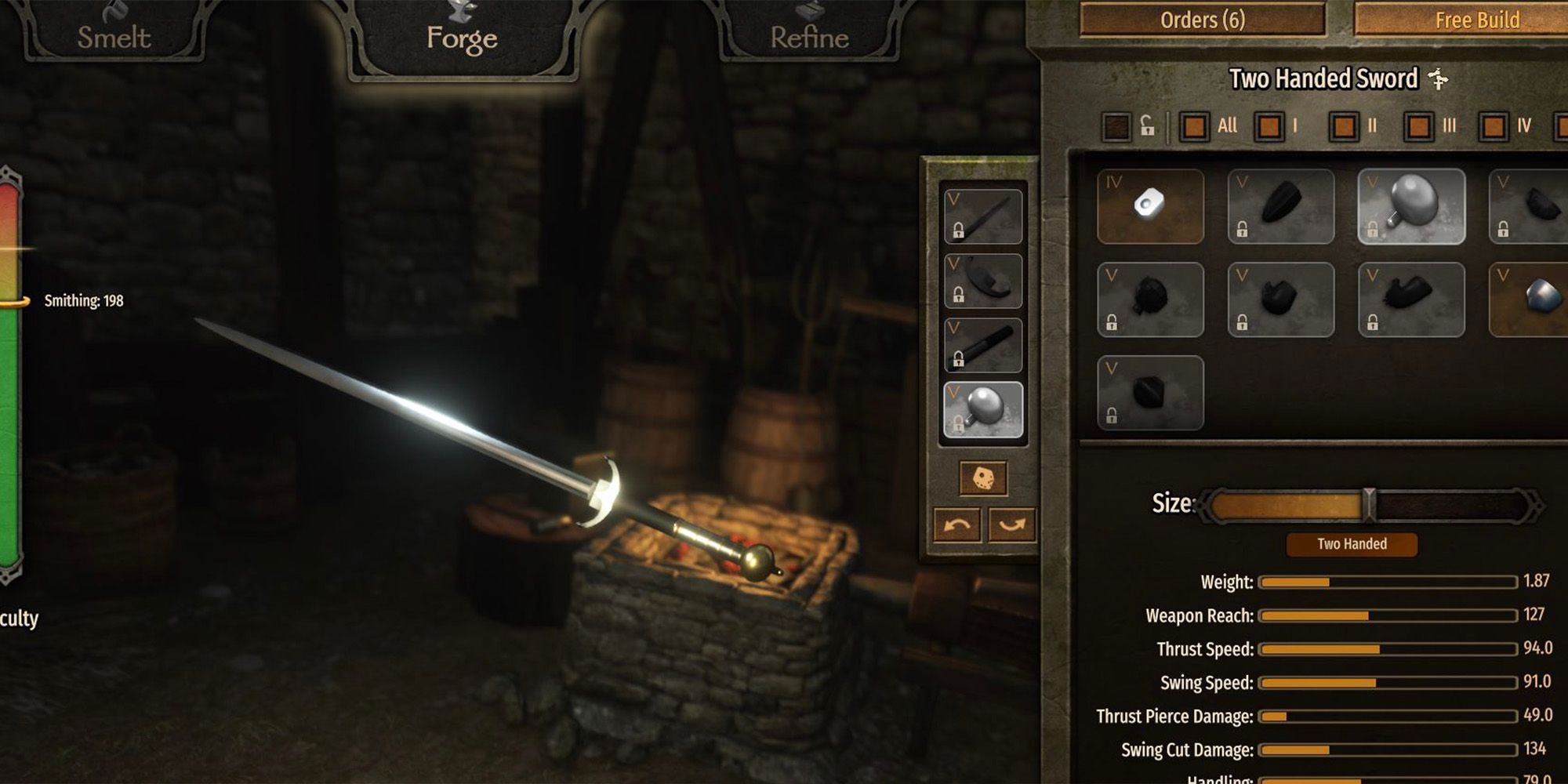
Task: Toggle the tier I filter checkbox
Action: click(x=1269, y=126)
